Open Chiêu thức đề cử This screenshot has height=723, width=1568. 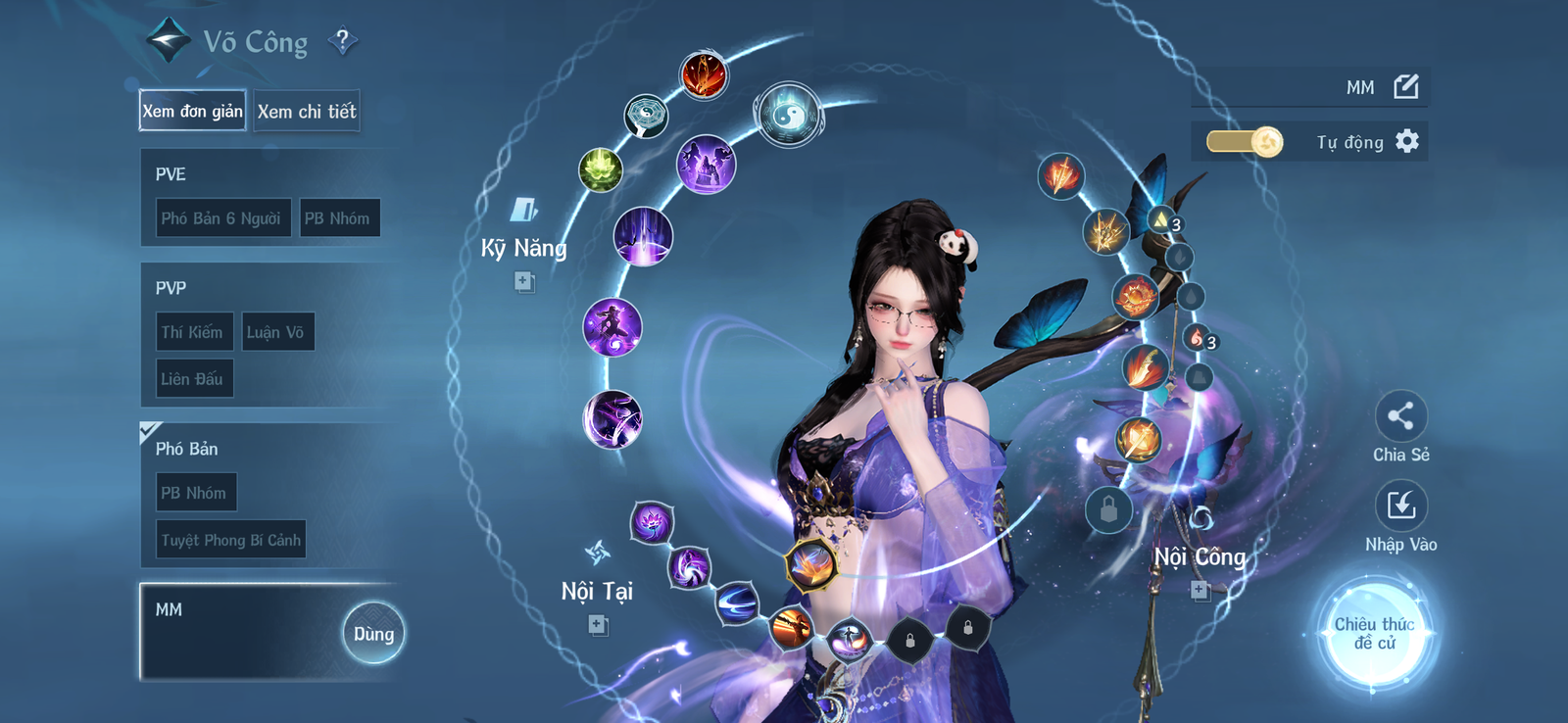coord(1376,635)
